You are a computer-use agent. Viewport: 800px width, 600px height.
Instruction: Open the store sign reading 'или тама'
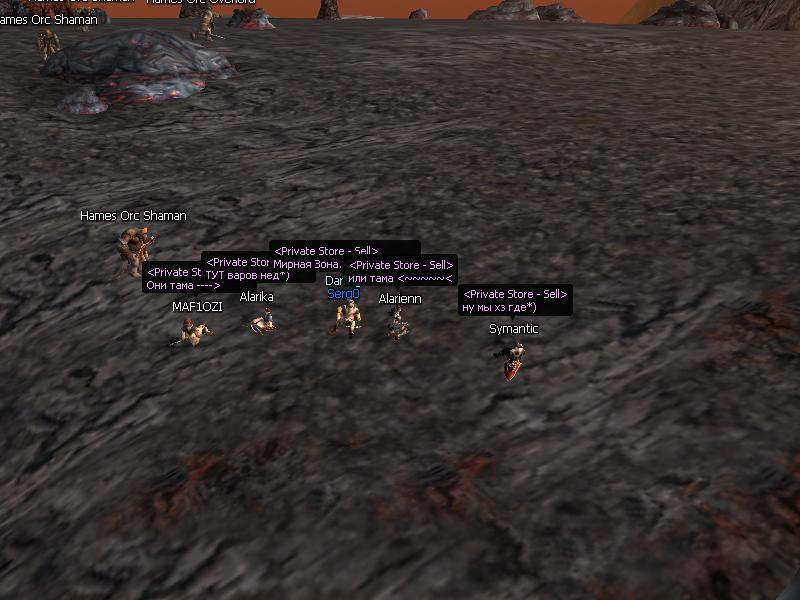(x=400, y=272)
